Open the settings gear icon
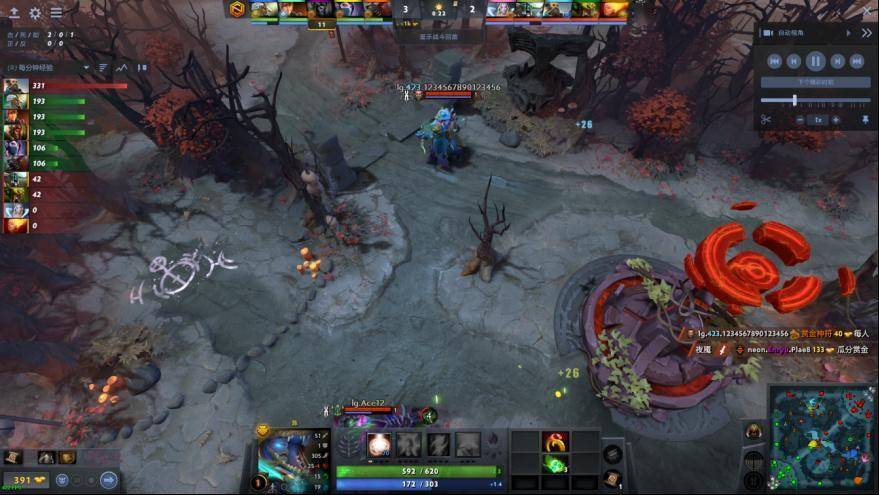The height and width of the screenshot is (495, 879). click(x=35, y=13)
